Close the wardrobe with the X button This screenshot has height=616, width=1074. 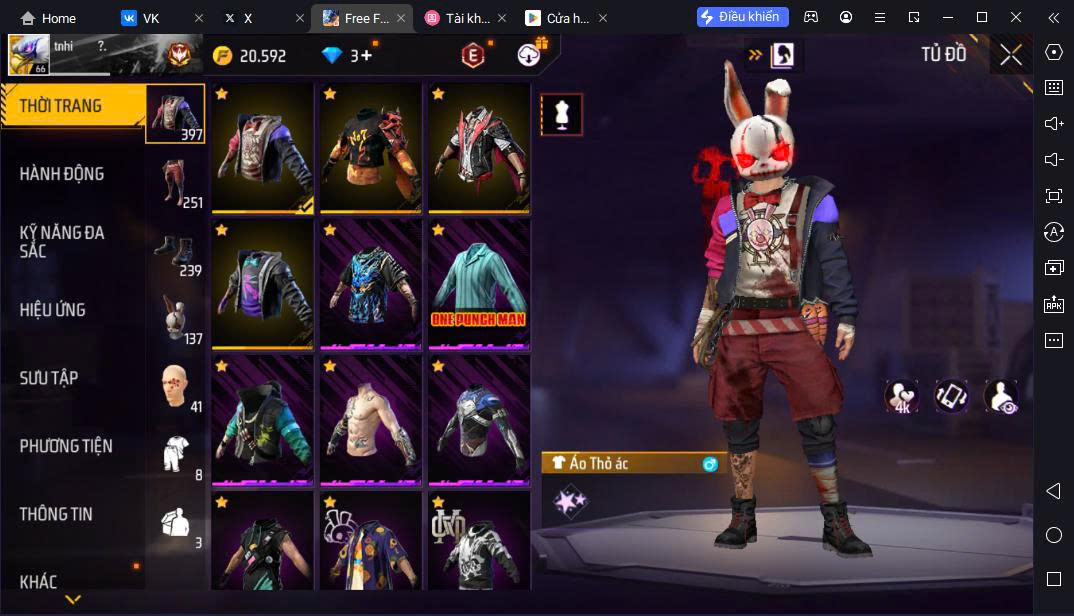coord(1010,55)
